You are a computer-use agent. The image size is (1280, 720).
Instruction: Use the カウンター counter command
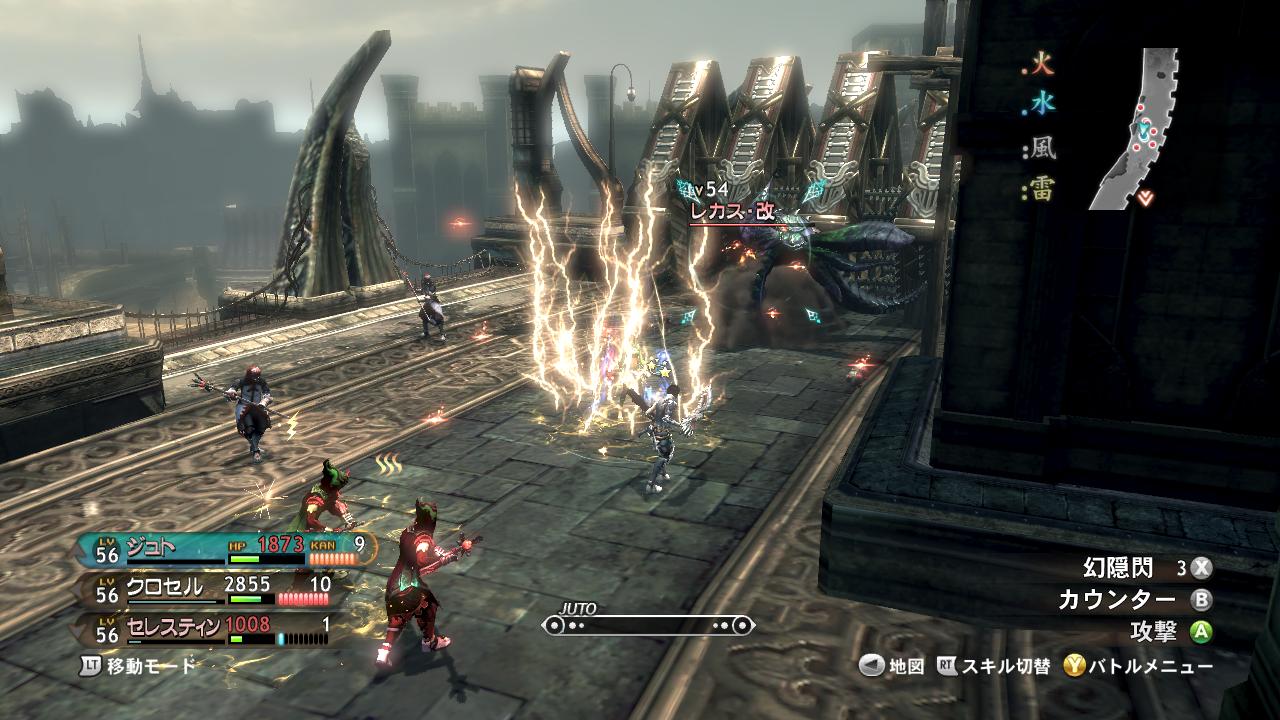point(1117,600)
